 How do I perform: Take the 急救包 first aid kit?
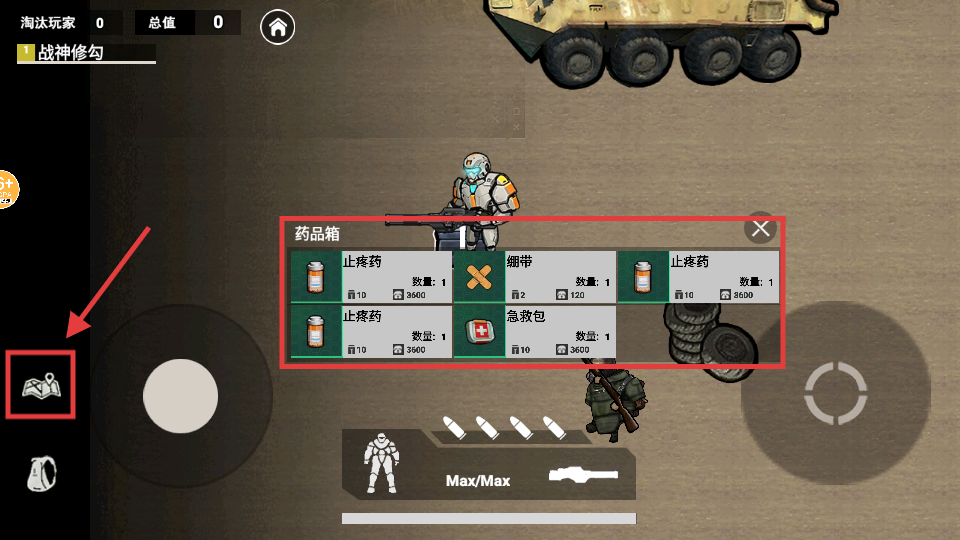[534, 333]
